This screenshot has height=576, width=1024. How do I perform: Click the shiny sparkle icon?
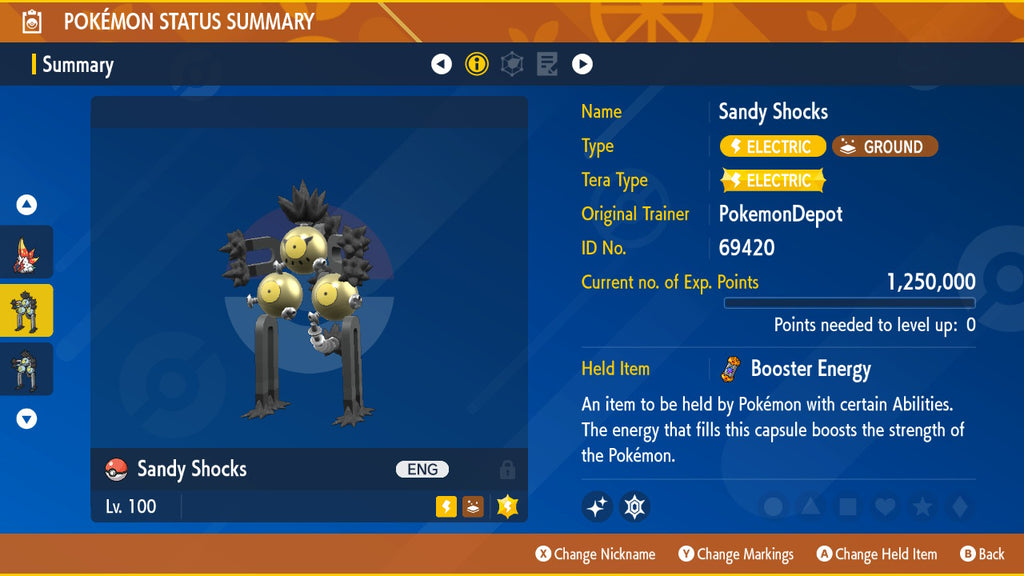coord(597,507)
